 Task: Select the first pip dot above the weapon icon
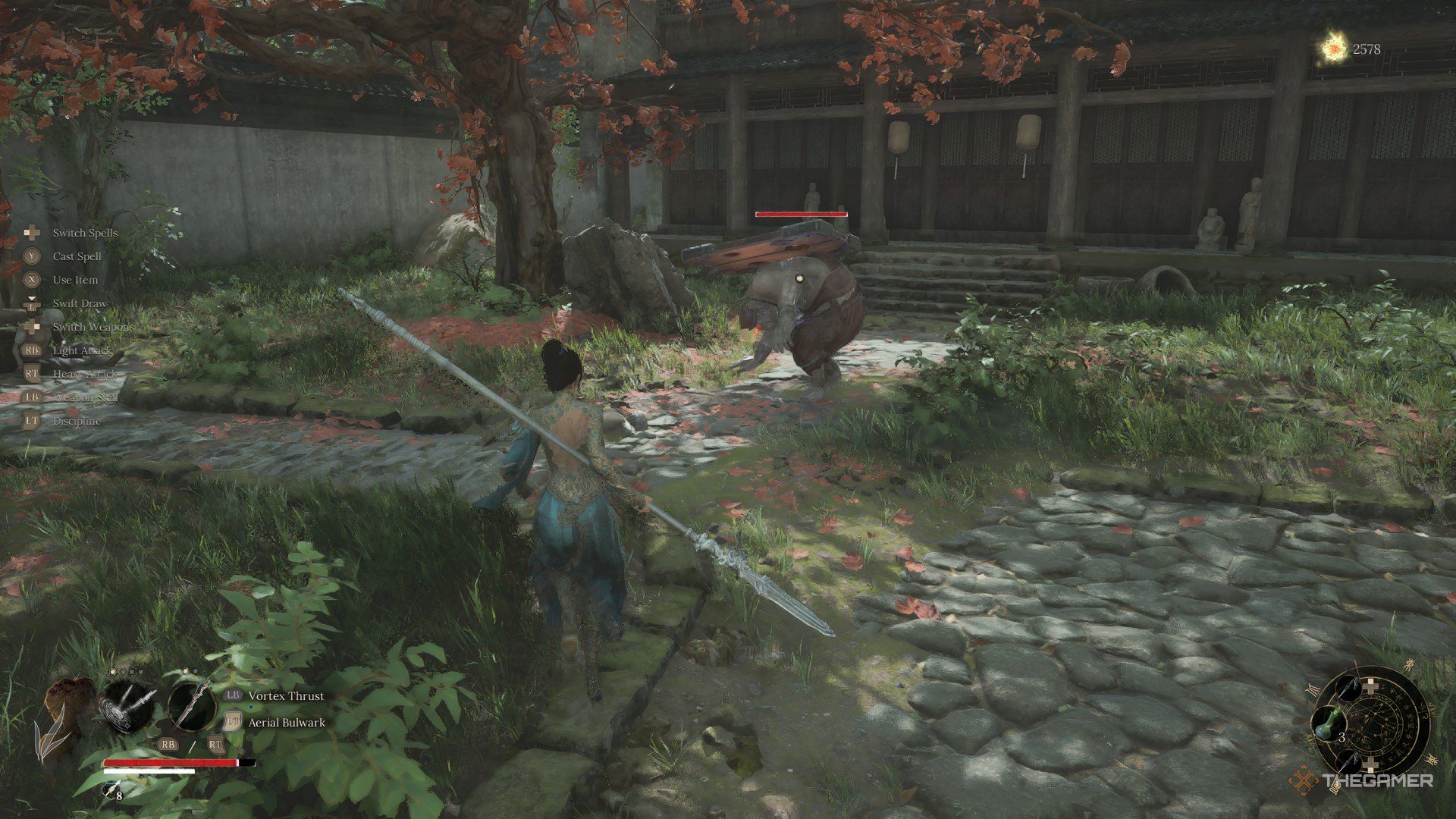[111, 671]
